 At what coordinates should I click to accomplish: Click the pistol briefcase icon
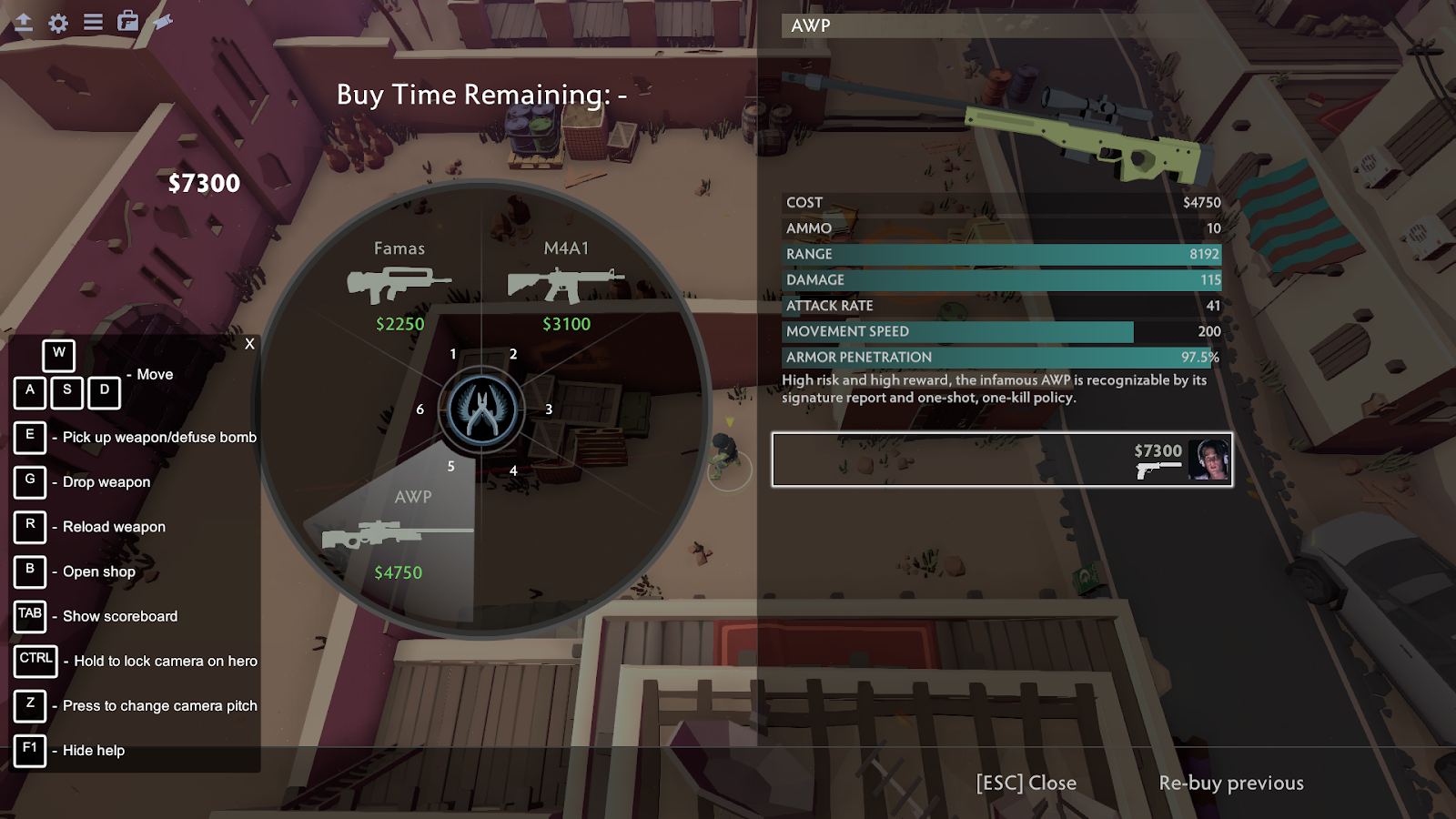(x=128, y=22)
